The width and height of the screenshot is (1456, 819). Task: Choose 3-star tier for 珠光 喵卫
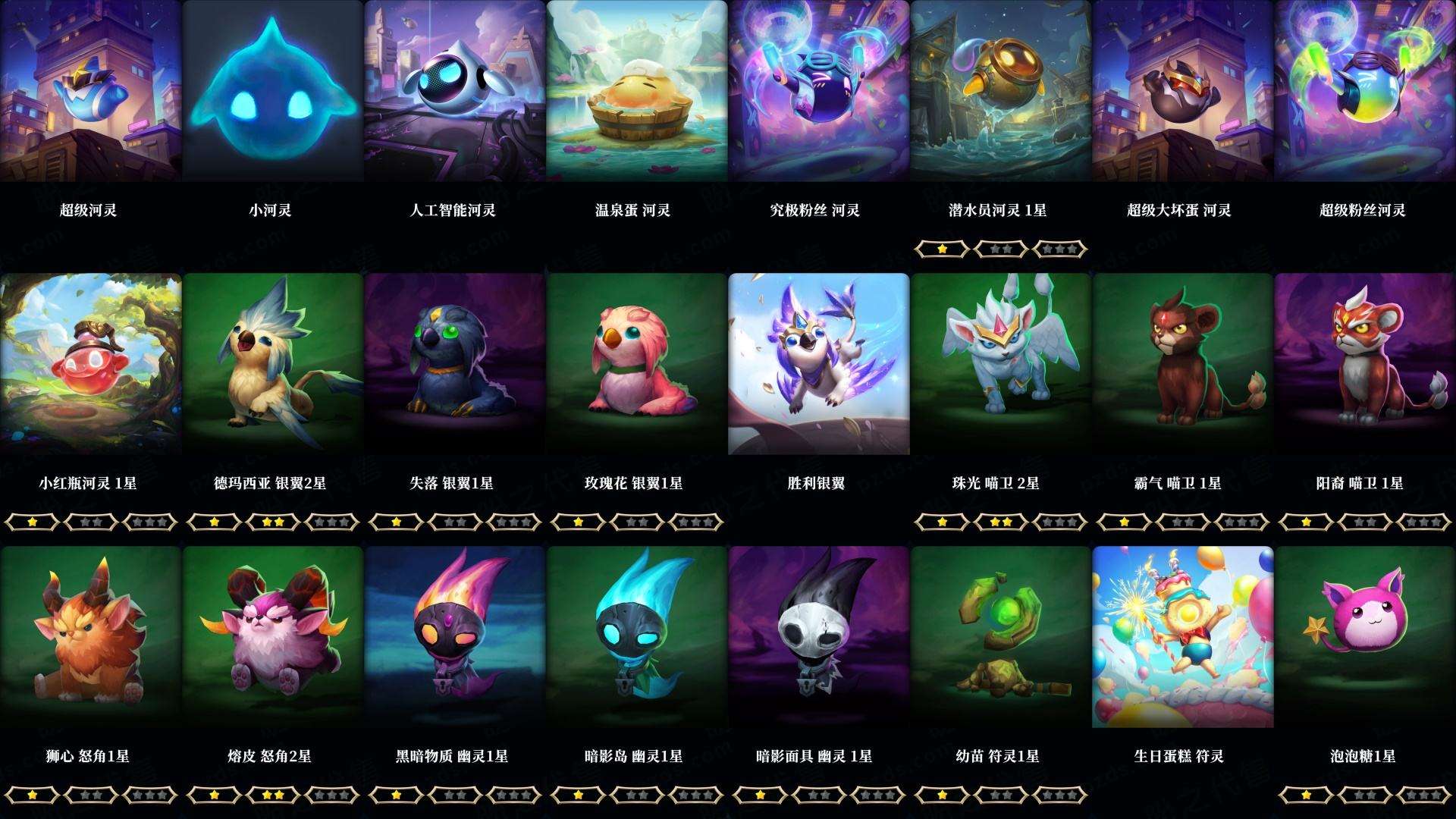(1057, 522)
